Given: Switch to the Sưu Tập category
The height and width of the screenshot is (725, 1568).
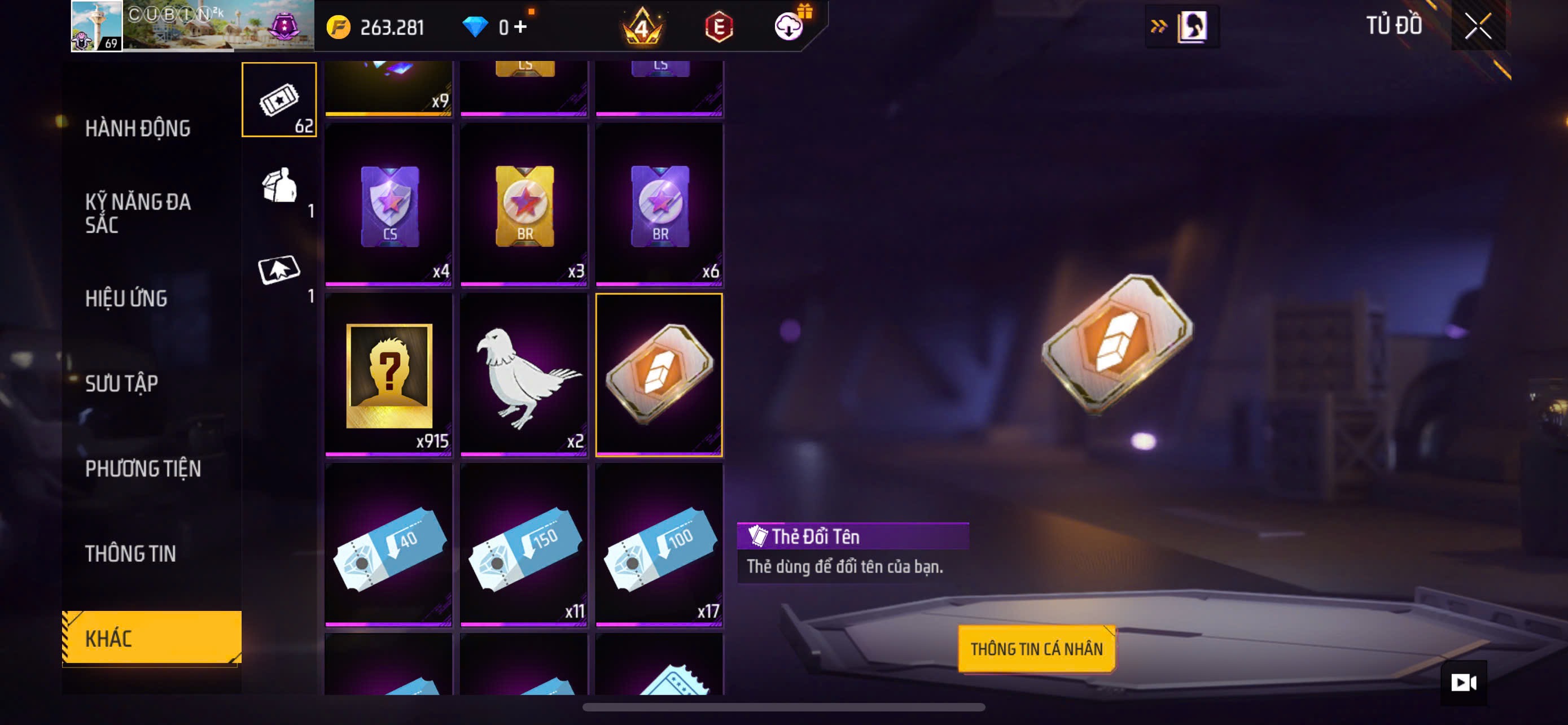Looking at the screenshot, I should [122, 383].
